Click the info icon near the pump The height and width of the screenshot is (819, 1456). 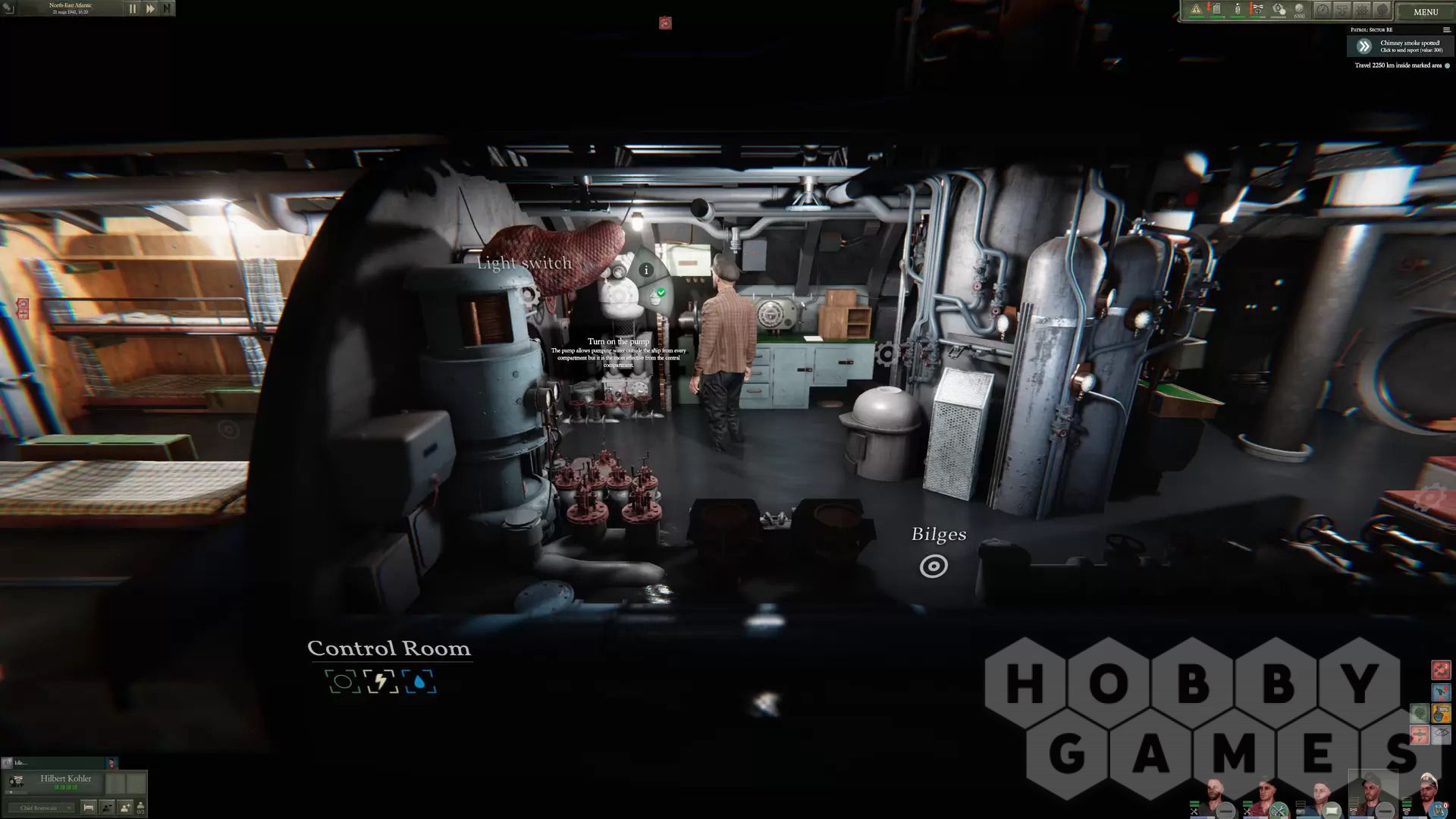click(646, 269)
